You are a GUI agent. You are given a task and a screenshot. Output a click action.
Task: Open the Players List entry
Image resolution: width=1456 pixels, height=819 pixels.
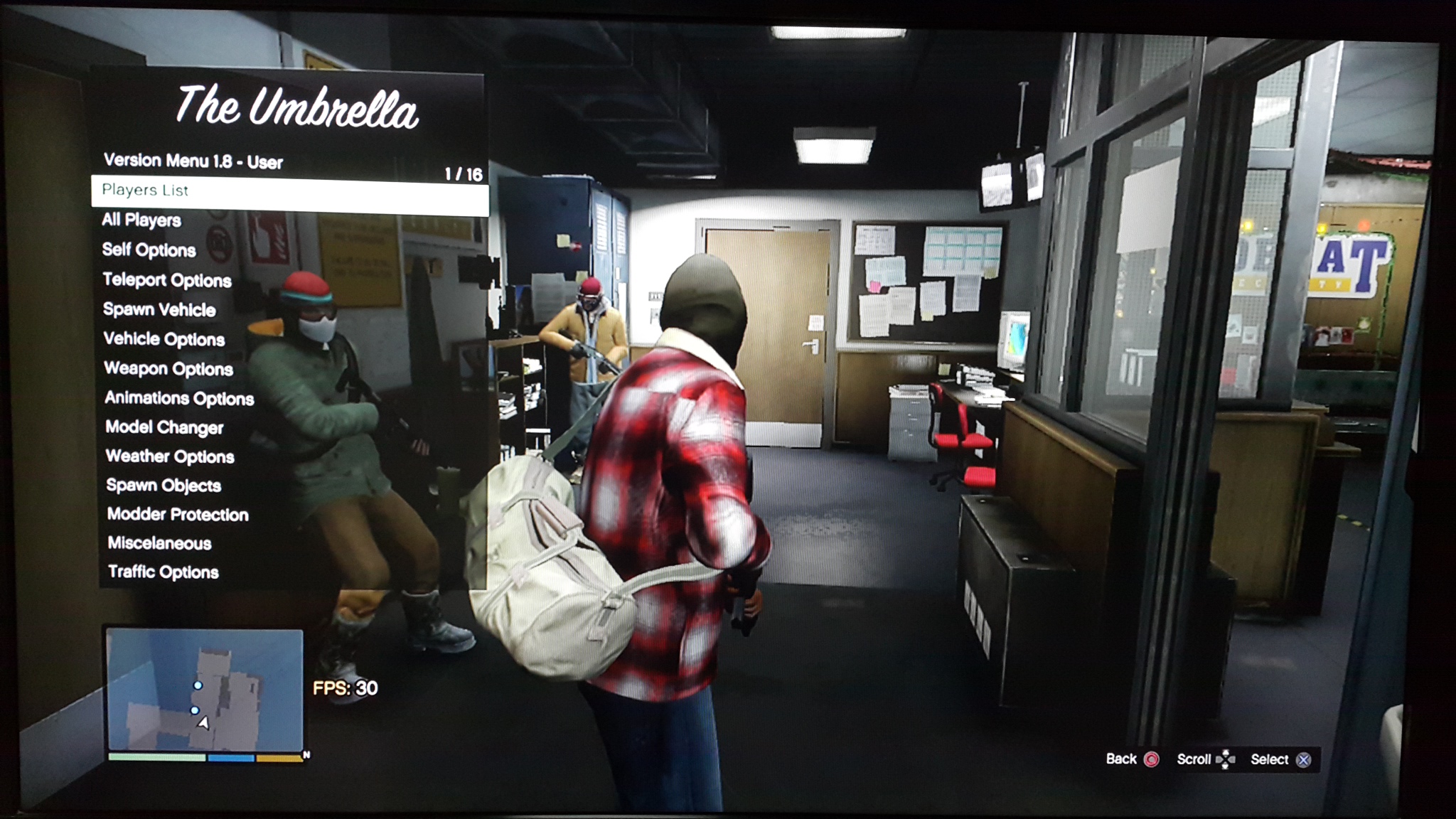click(x=146, y=191)
